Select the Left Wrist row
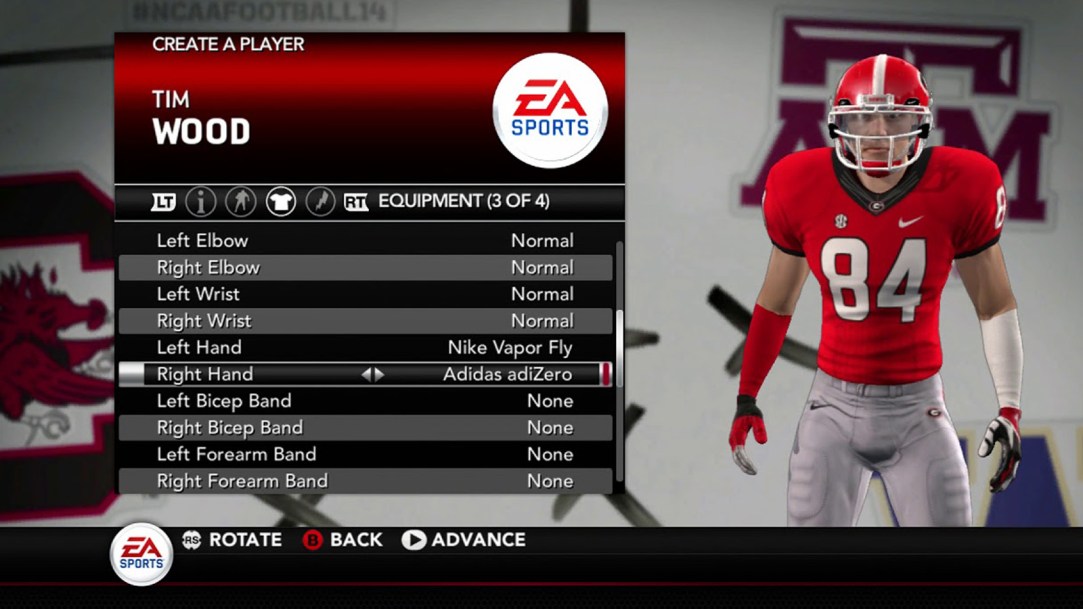Screen dimensions: 1083x609 tap(365, 294)
